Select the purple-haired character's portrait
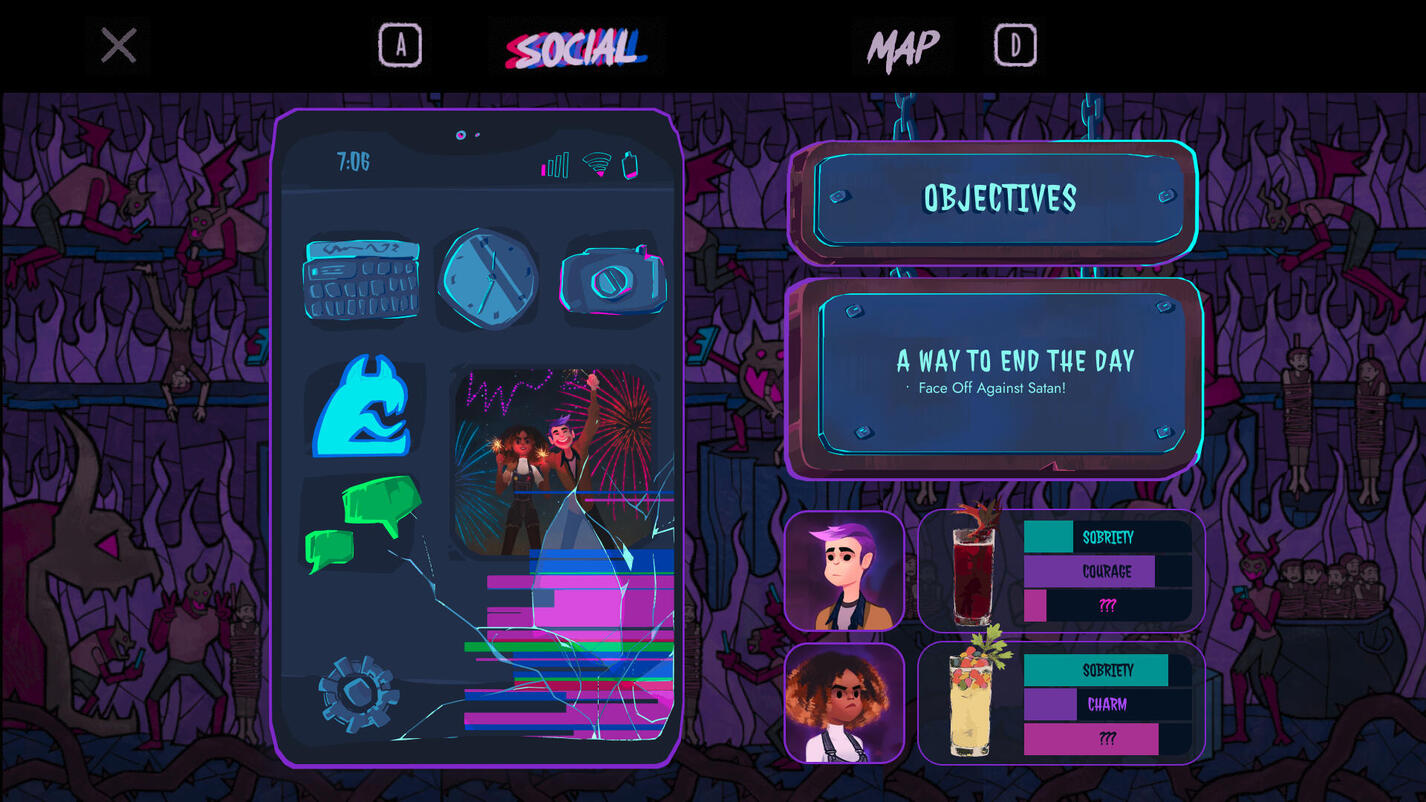The image size is (1426, 802). pyautogui.click(x=845, y=570)
